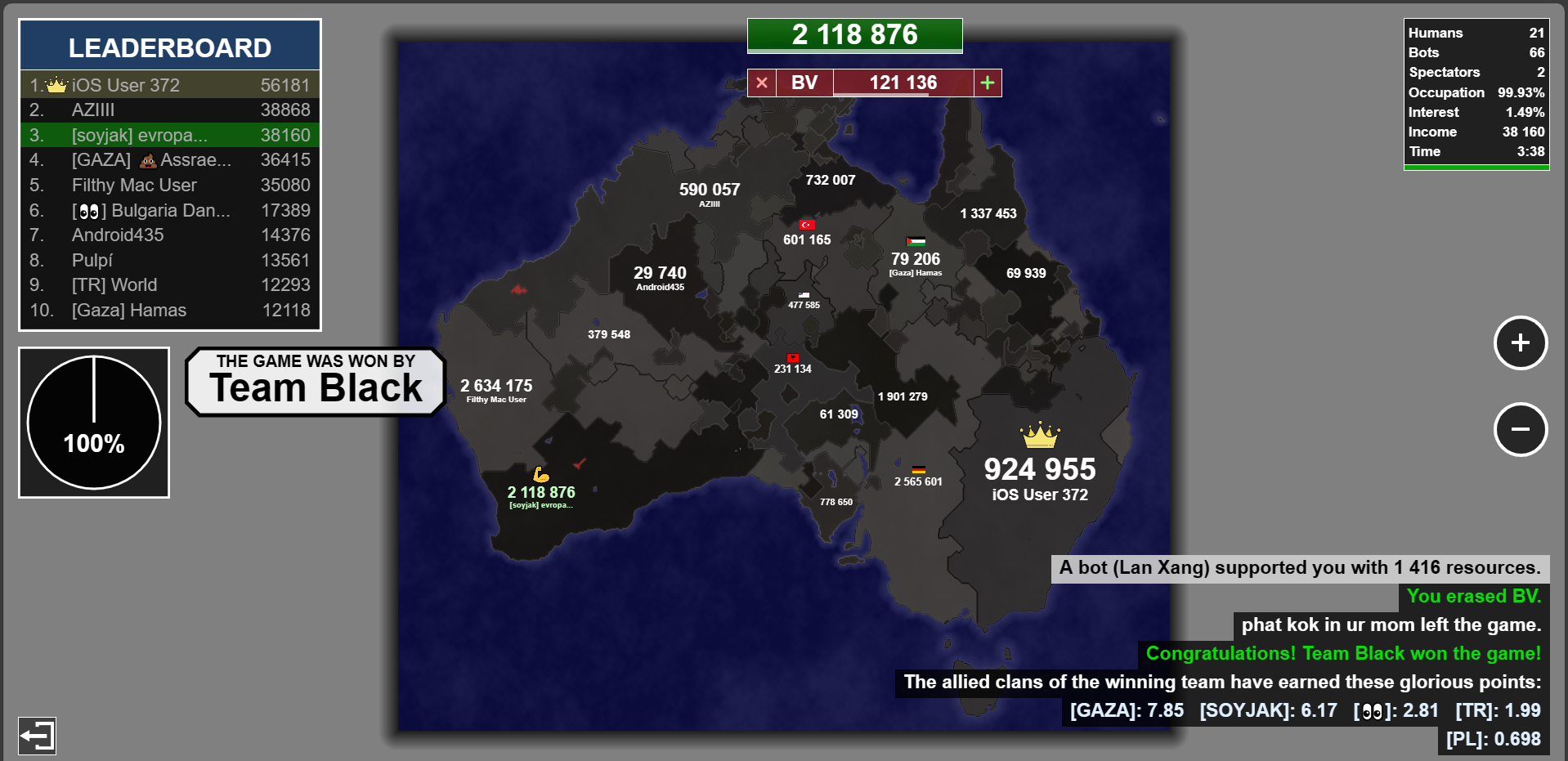Image resolution: width=1568 pixels, height=761 pixels.
Task: Add troops to BV attack with green plus
Action: point(988,83)
